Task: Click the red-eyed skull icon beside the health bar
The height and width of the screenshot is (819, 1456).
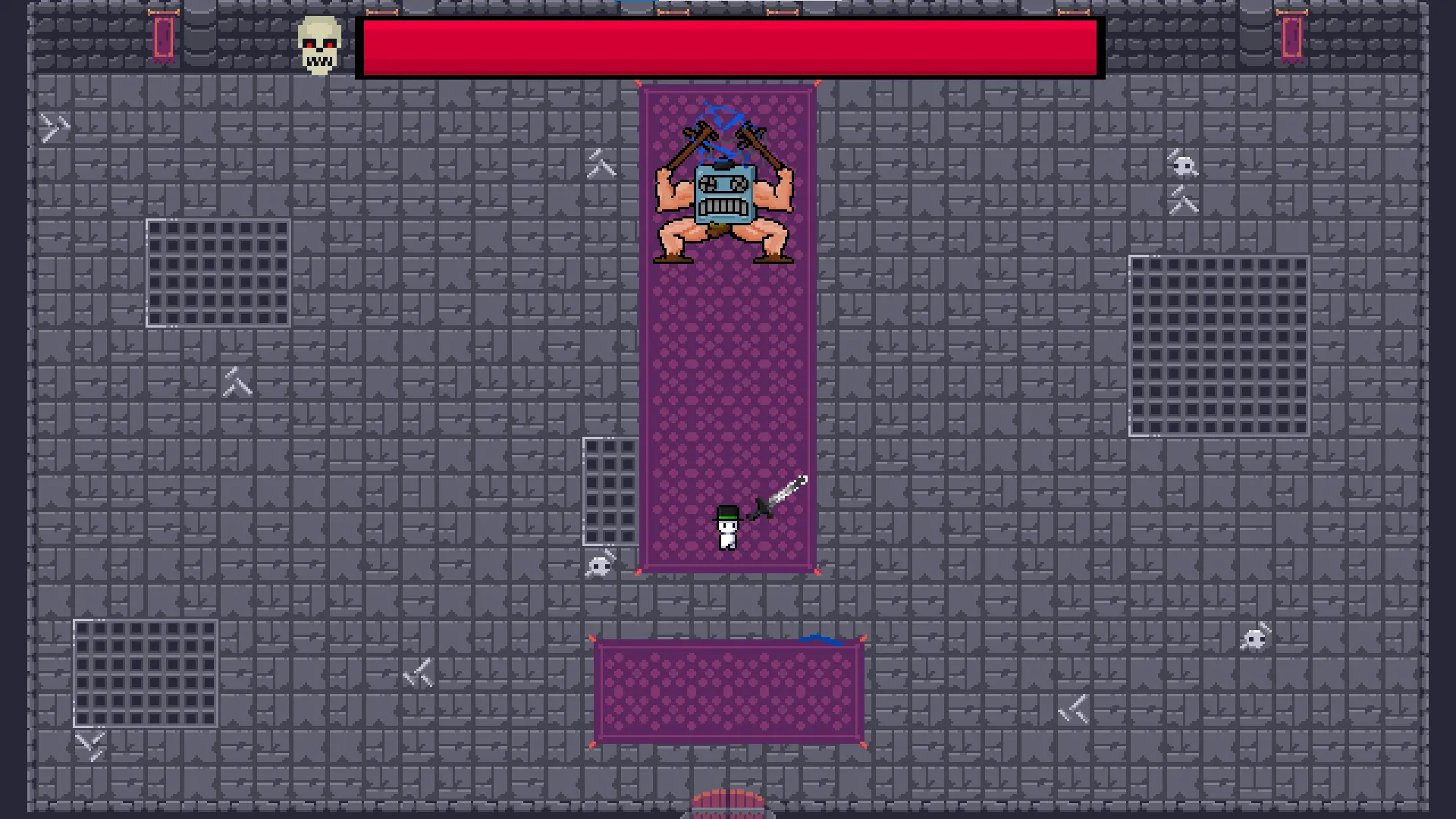Action: (318, 44)
